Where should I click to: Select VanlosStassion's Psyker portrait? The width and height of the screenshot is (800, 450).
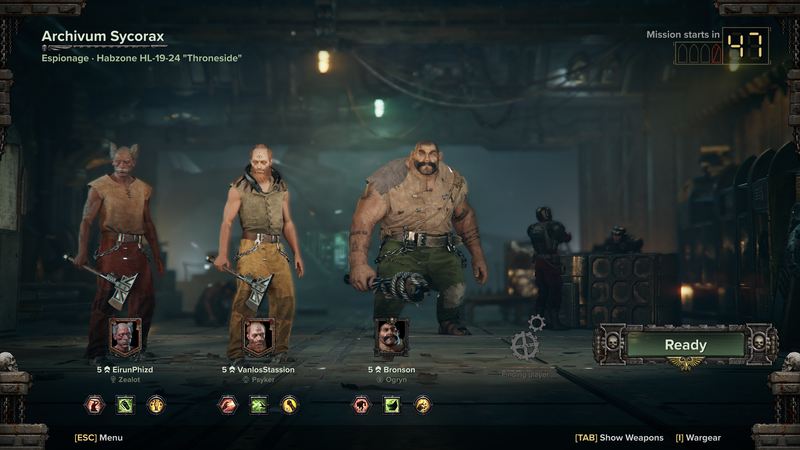tap(258, 338)
